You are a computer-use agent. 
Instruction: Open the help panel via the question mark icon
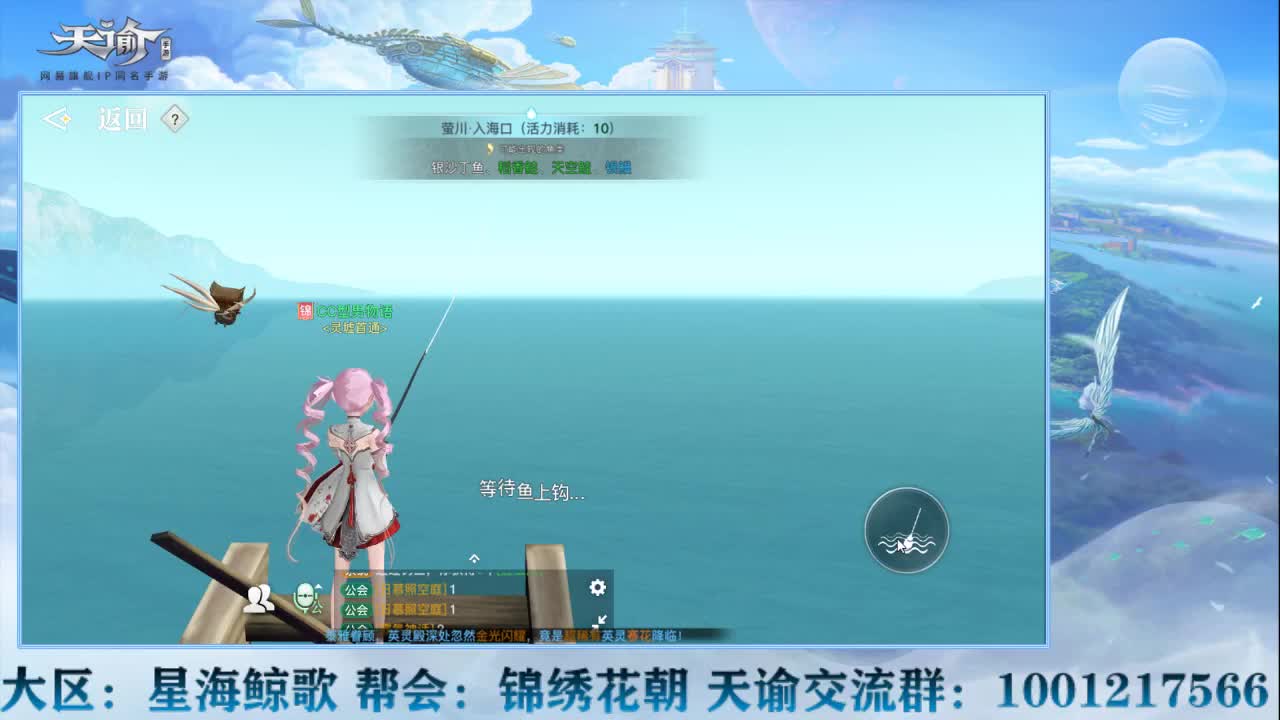pyautogui.click(x=174, y=119)
